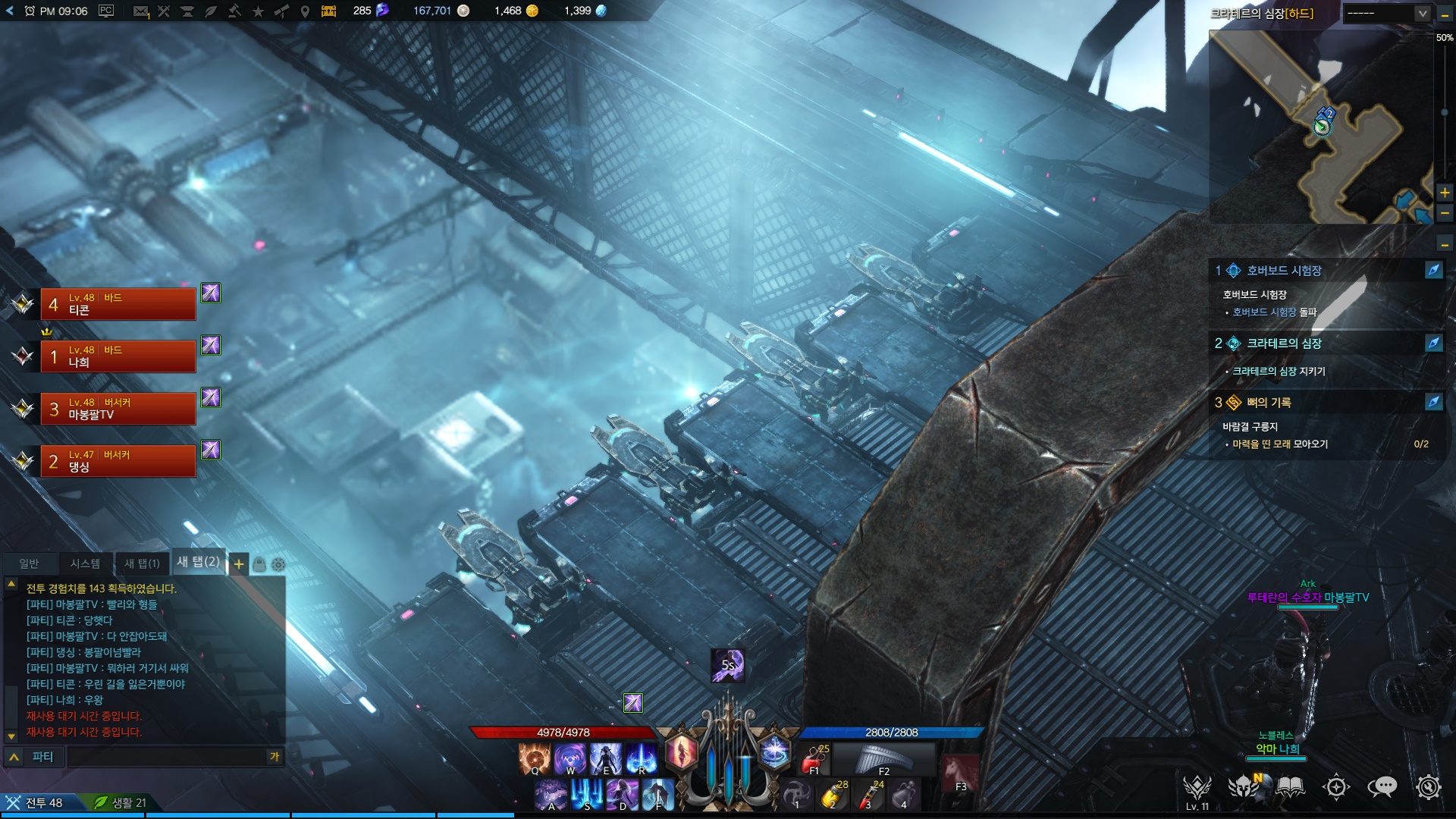The image size is (1456, 819).
Task: Activate the R blue pillar skill
Action: pos(642,758)
